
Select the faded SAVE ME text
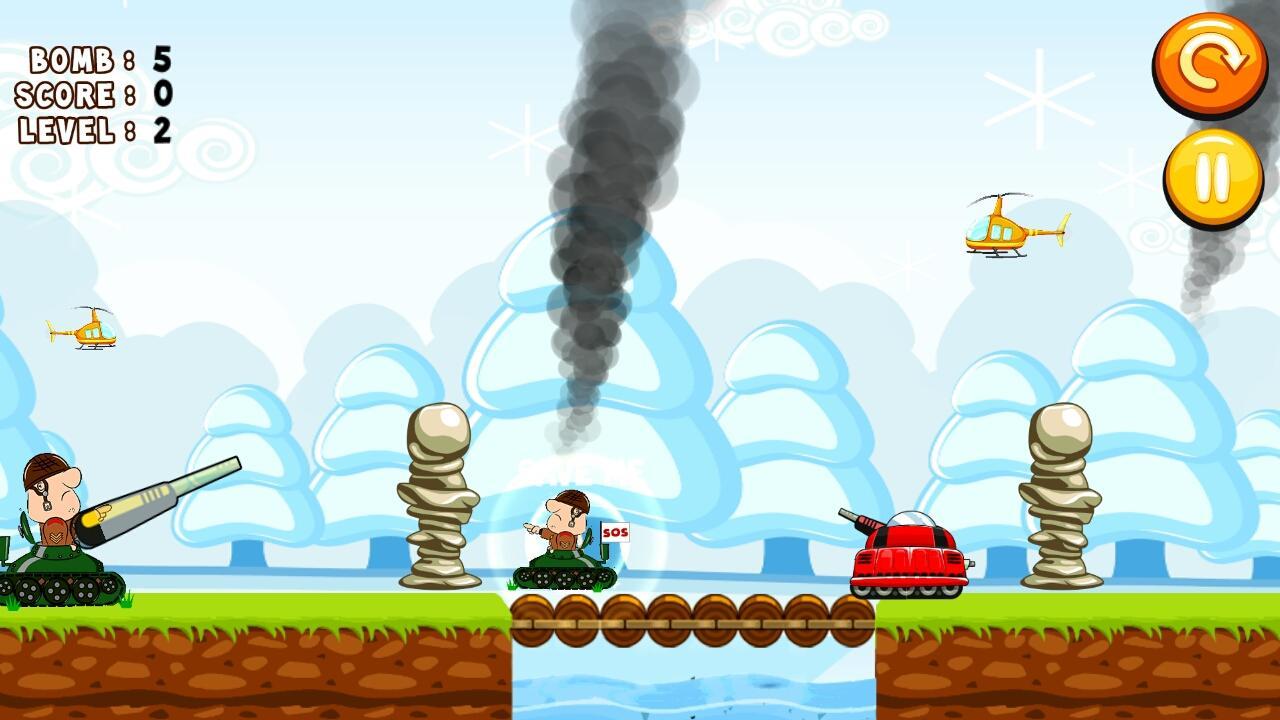580,470
